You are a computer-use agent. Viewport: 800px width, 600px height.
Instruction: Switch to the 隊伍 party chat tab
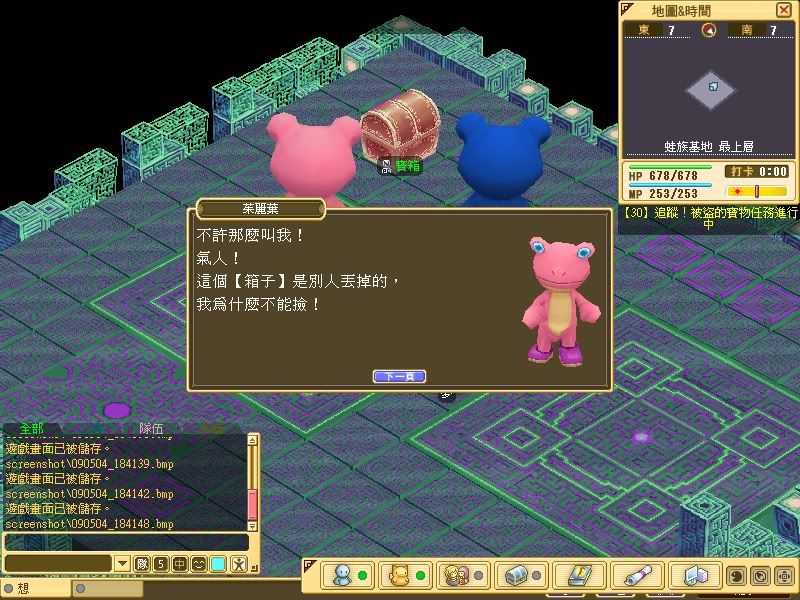(151, 428)
